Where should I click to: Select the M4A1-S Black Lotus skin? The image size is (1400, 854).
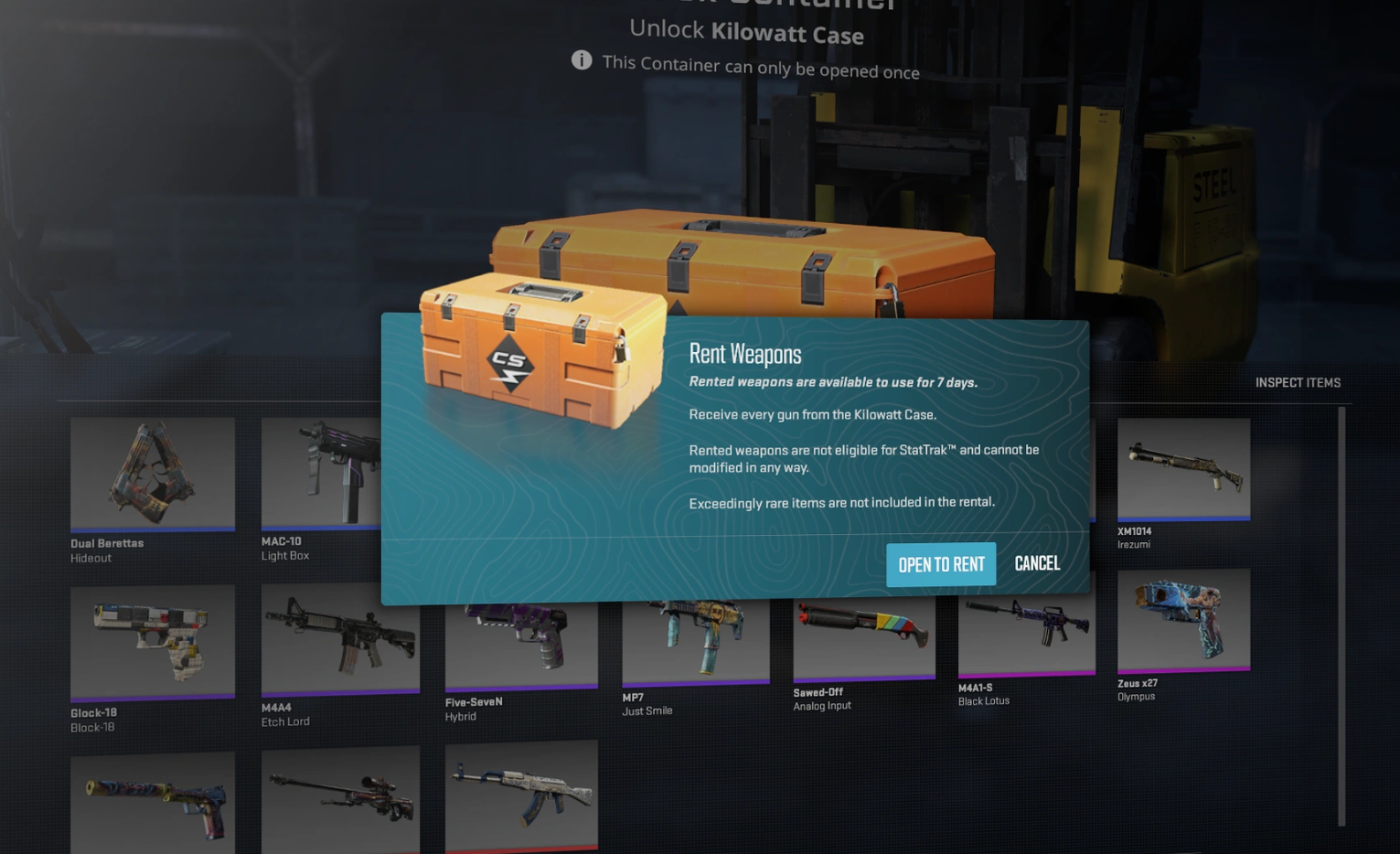click(x=1026, y=631)
